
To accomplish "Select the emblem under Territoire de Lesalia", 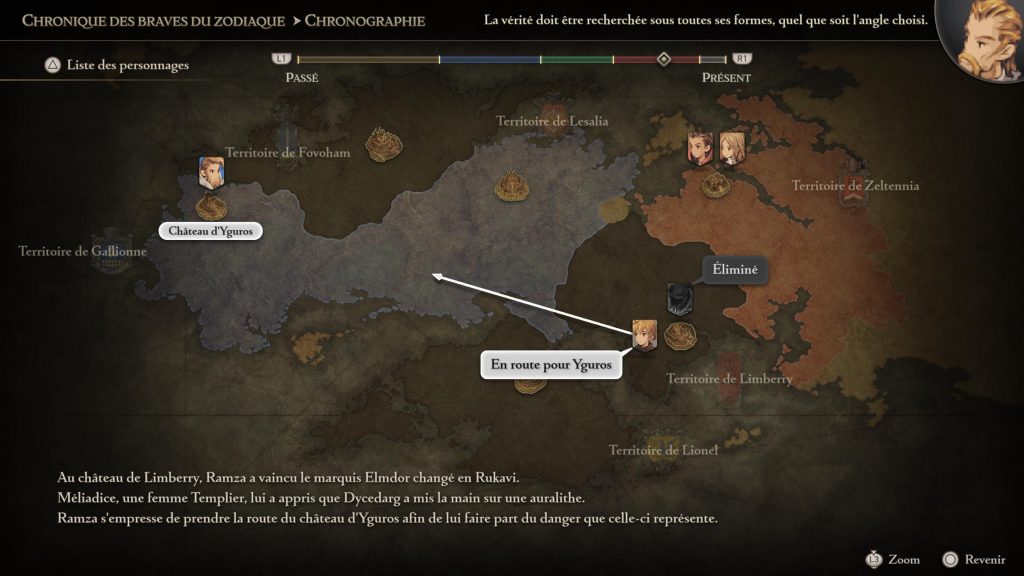I will 513,183.
